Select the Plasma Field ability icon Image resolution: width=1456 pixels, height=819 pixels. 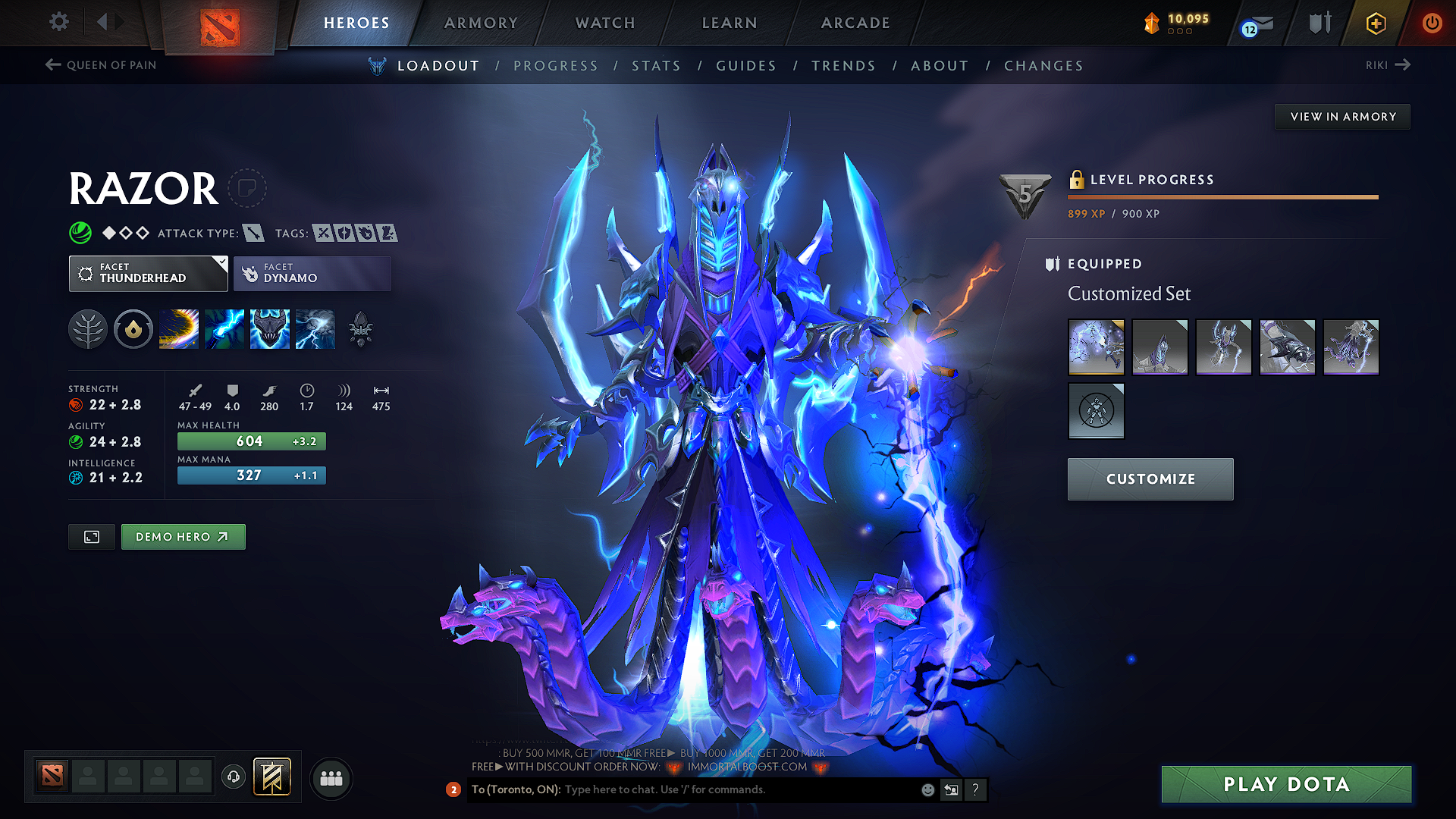tap(178, 328)
